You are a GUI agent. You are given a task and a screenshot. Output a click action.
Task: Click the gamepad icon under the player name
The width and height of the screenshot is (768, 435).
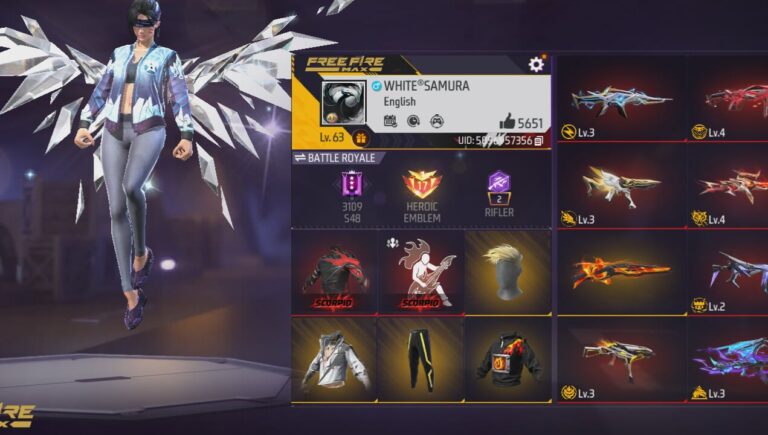pyautogui.click(x=436, y=121)
